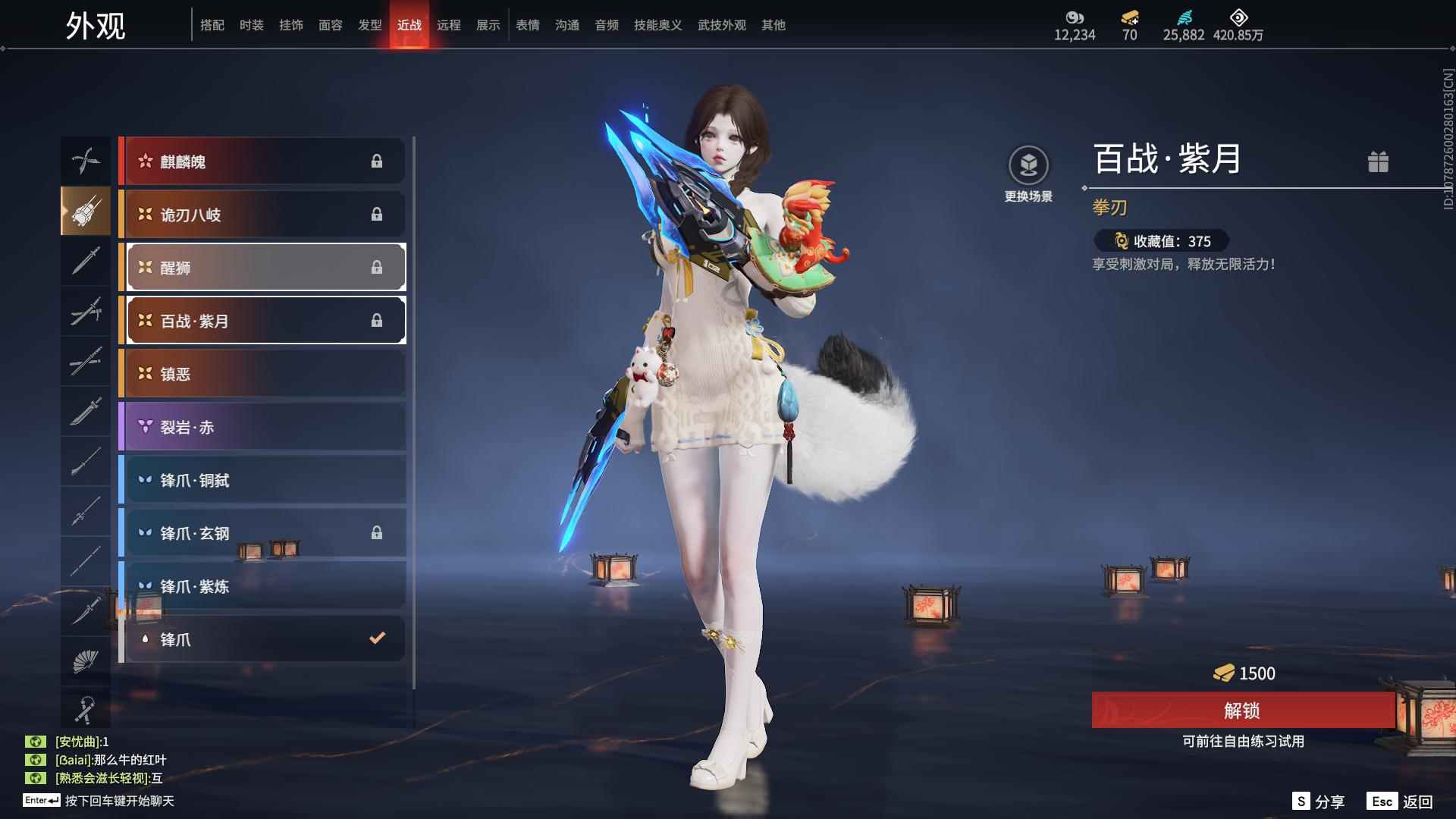
Task: Switch to the 表情 tab
Action: (527, 24)
